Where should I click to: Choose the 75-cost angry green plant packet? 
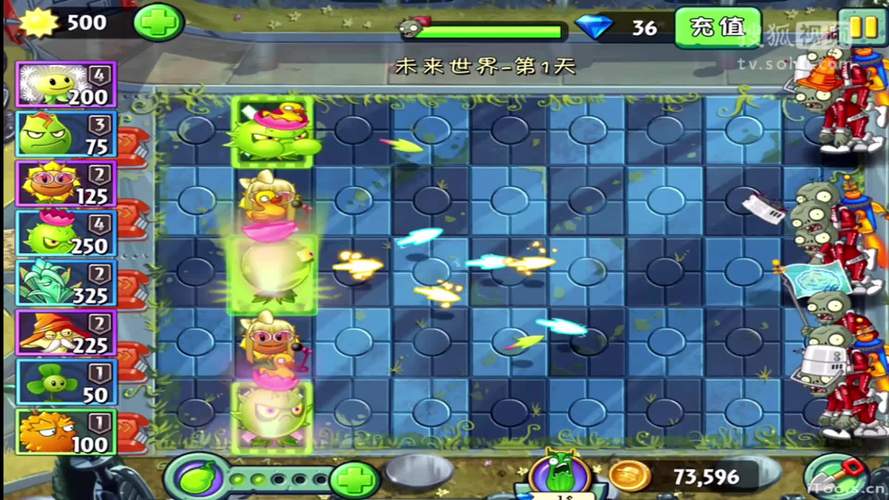[x=67, y=134]
